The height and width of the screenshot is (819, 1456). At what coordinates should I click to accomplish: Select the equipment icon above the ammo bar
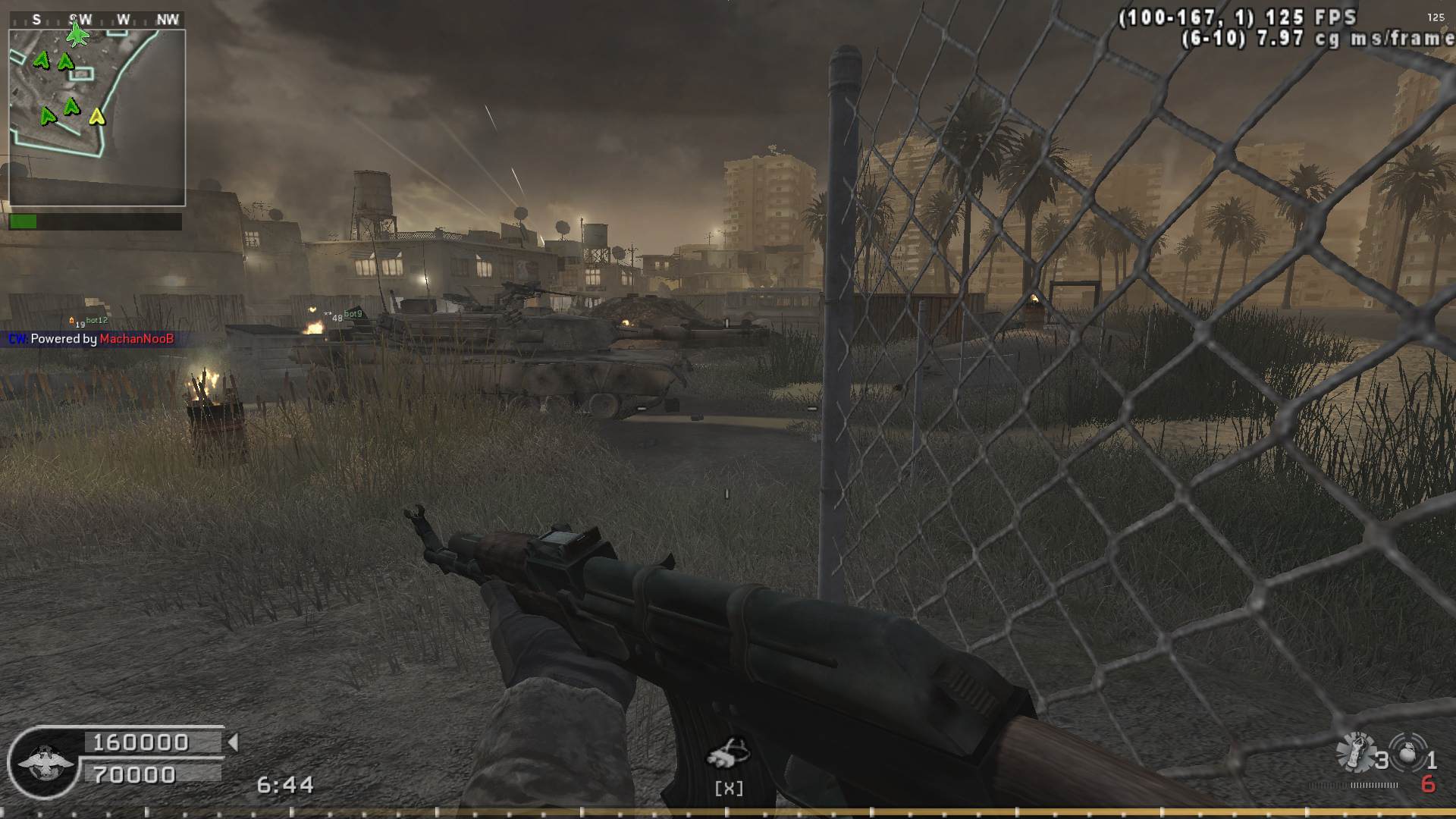click(x=728, y=754)
